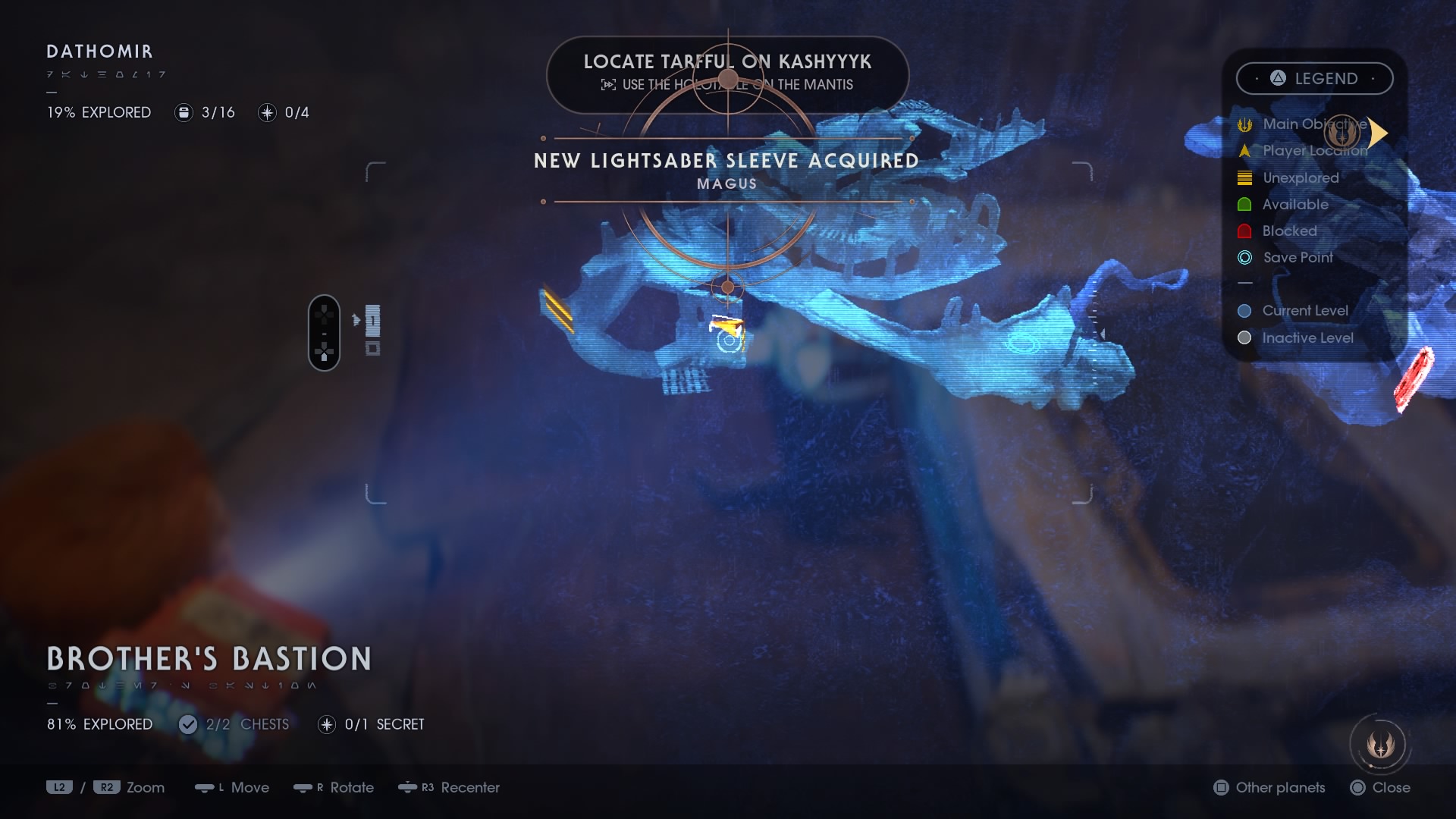Select the red Blocked legend icon
This screenshot has height=819, width=1456.
(x=1244, y=231)
